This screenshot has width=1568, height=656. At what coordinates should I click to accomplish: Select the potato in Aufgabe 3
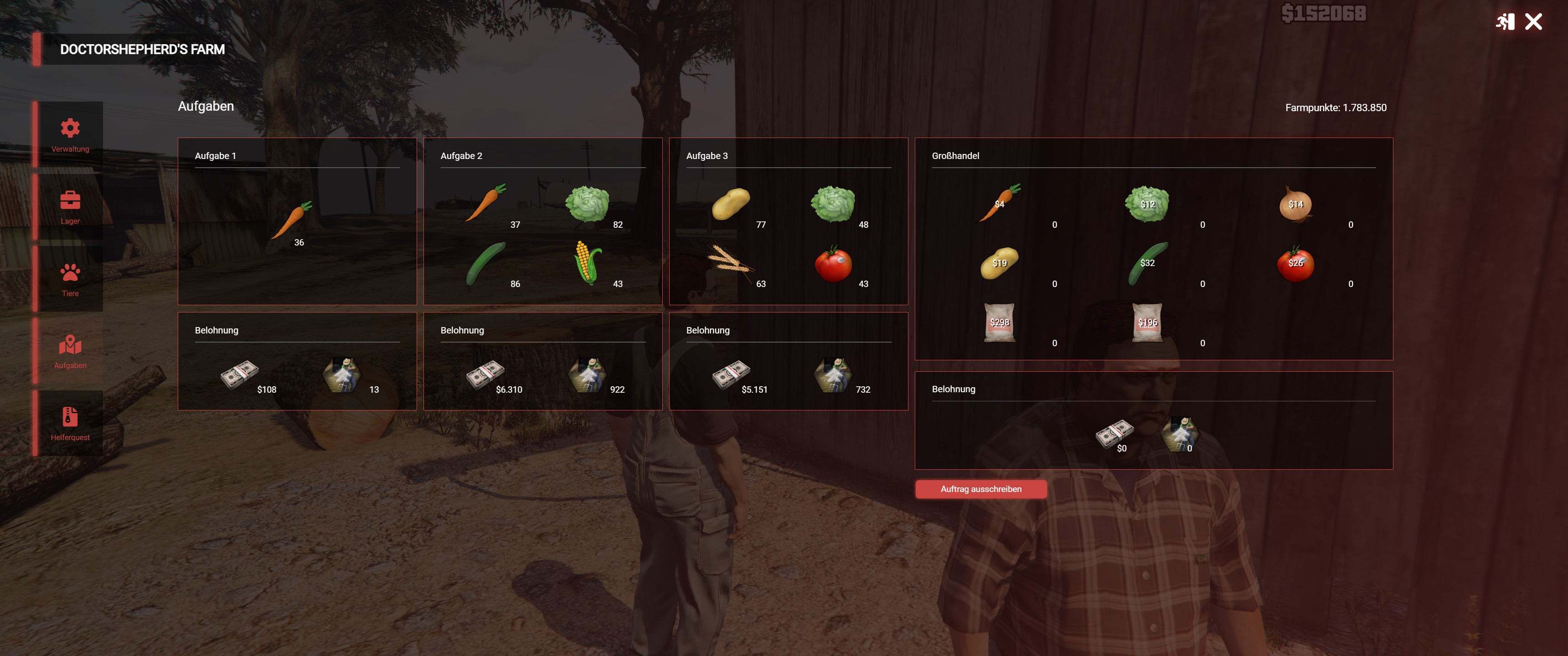click(730, 203)
